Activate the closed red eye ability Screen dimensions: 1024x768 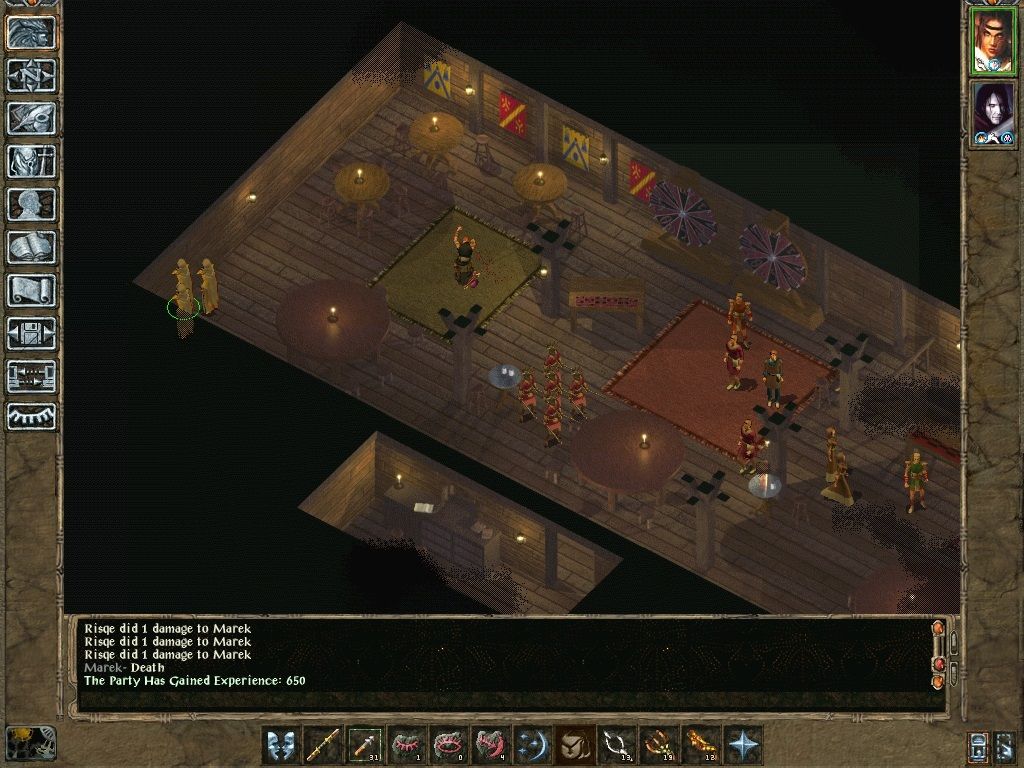[x=408, y=746]
